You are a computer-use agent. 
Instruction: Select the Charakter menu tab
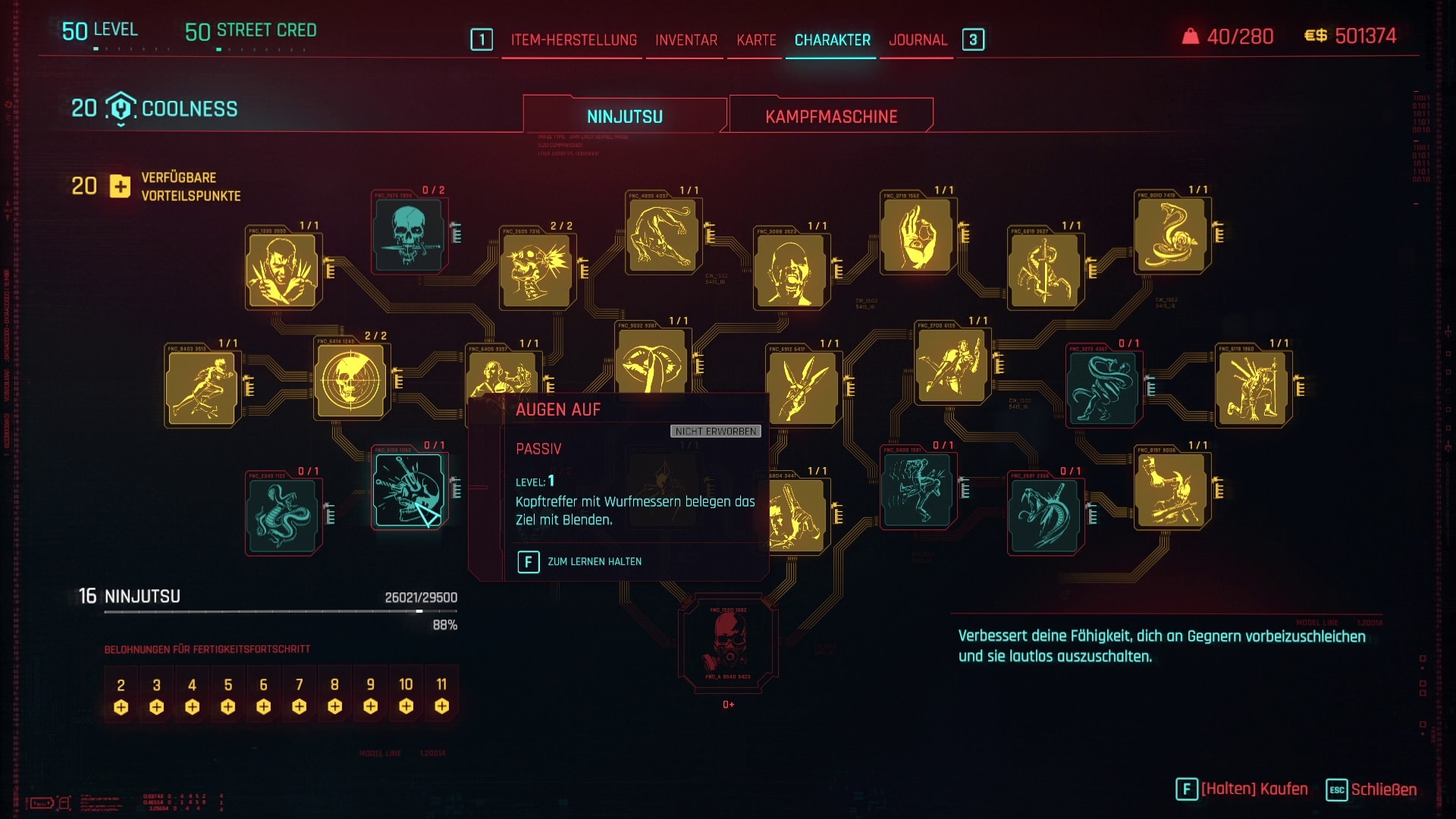click(832, 40)
